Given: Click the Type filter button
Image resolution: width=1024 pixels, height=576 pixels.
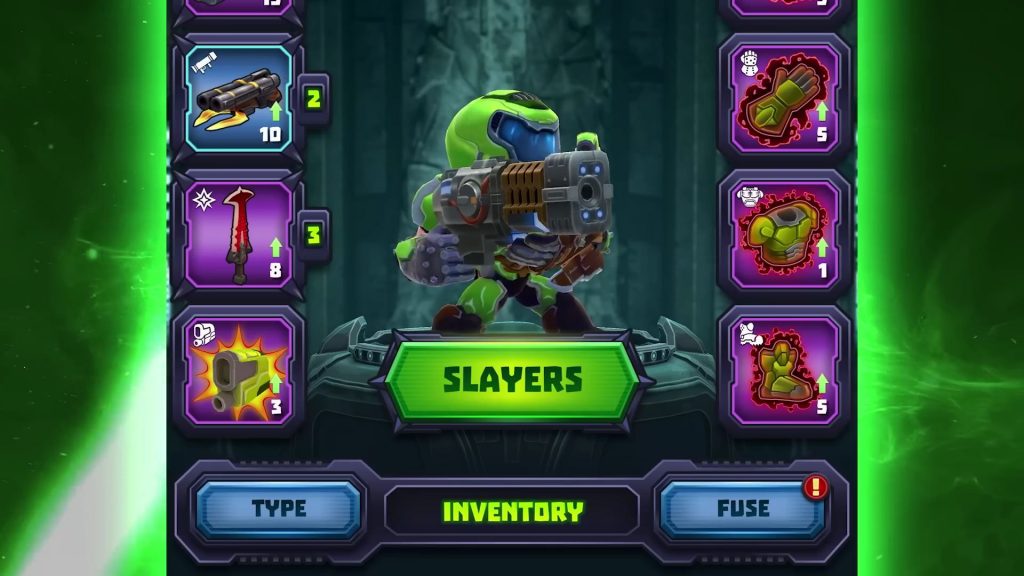Looking at the screenshot, I should (x=279, y=509).
